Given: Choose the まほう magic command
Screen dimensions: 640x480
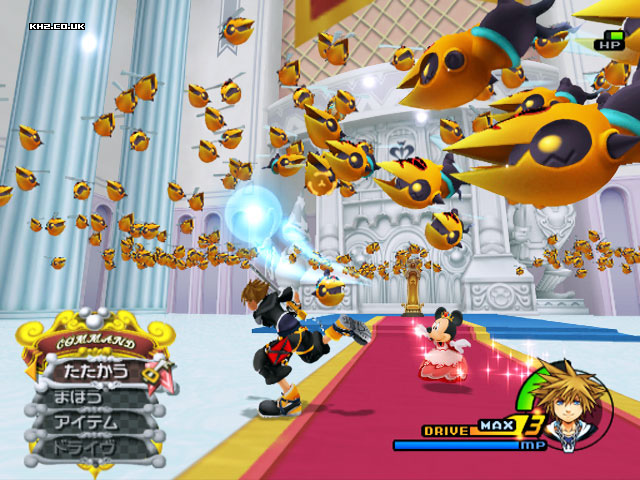Looking at the screenshot, I should pyautogui.click(x=82, y=398).
